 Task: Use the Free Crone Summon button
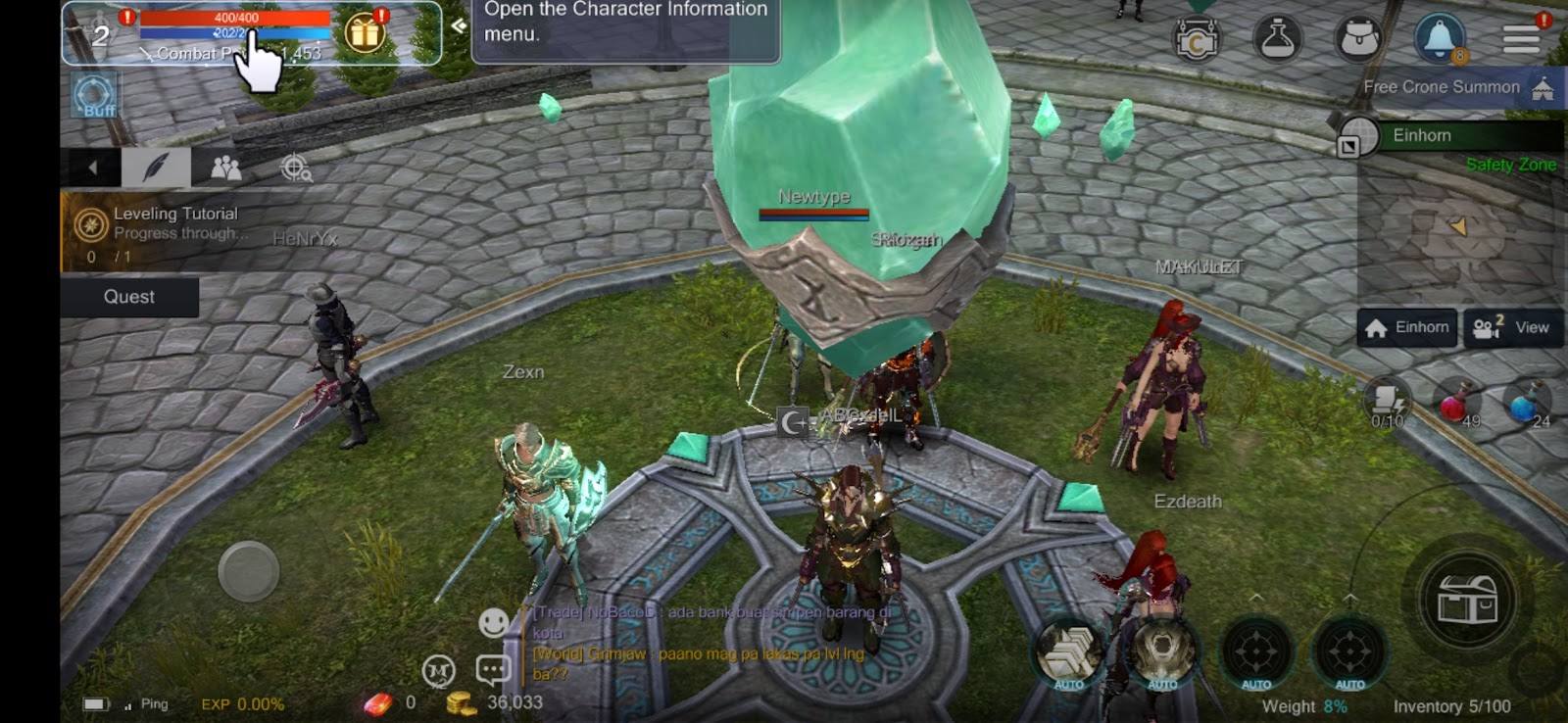click(x=1457, y=87)
